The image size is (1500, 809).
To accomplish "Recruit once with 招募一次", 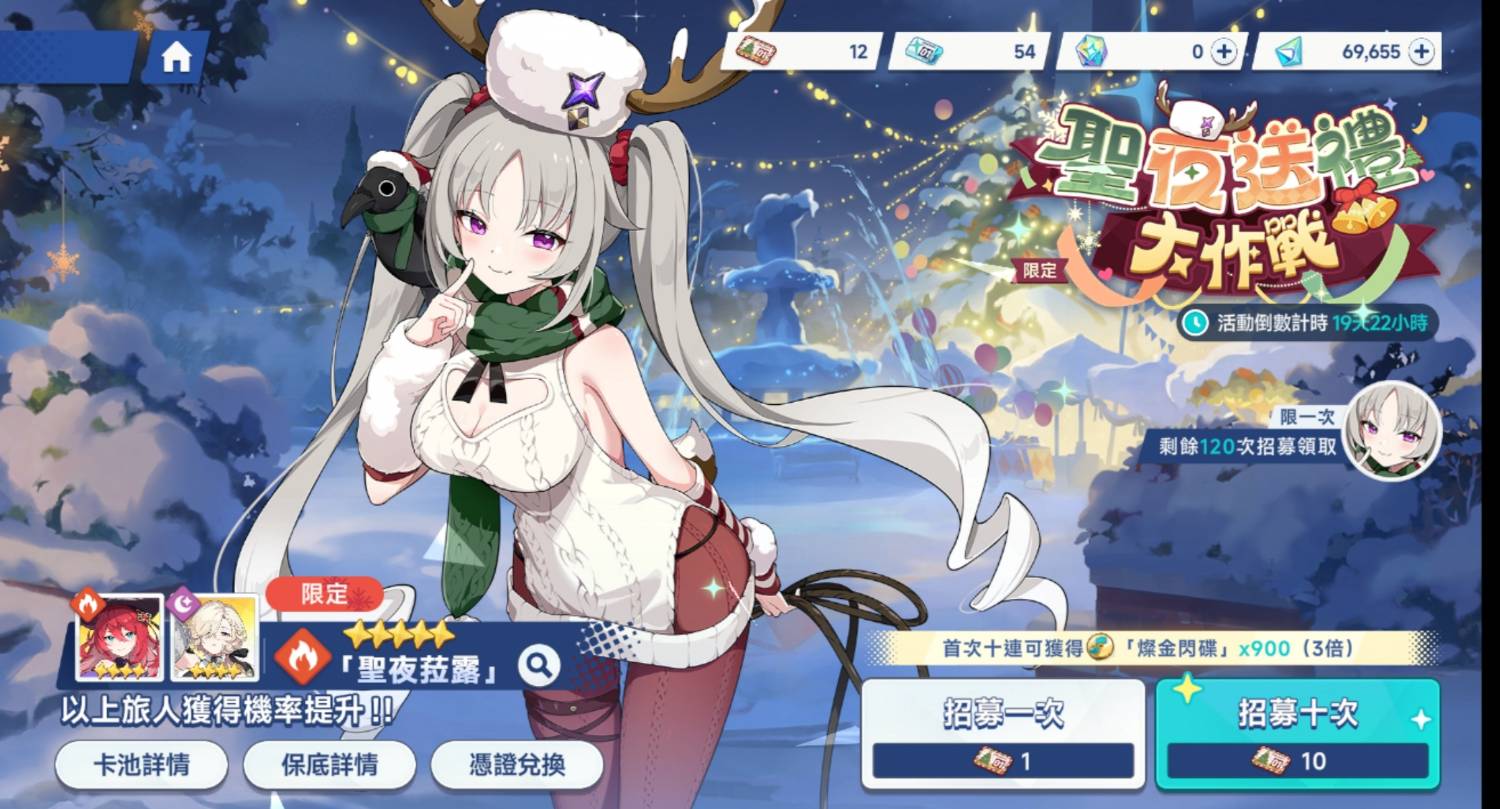I will click(1003, 732).
